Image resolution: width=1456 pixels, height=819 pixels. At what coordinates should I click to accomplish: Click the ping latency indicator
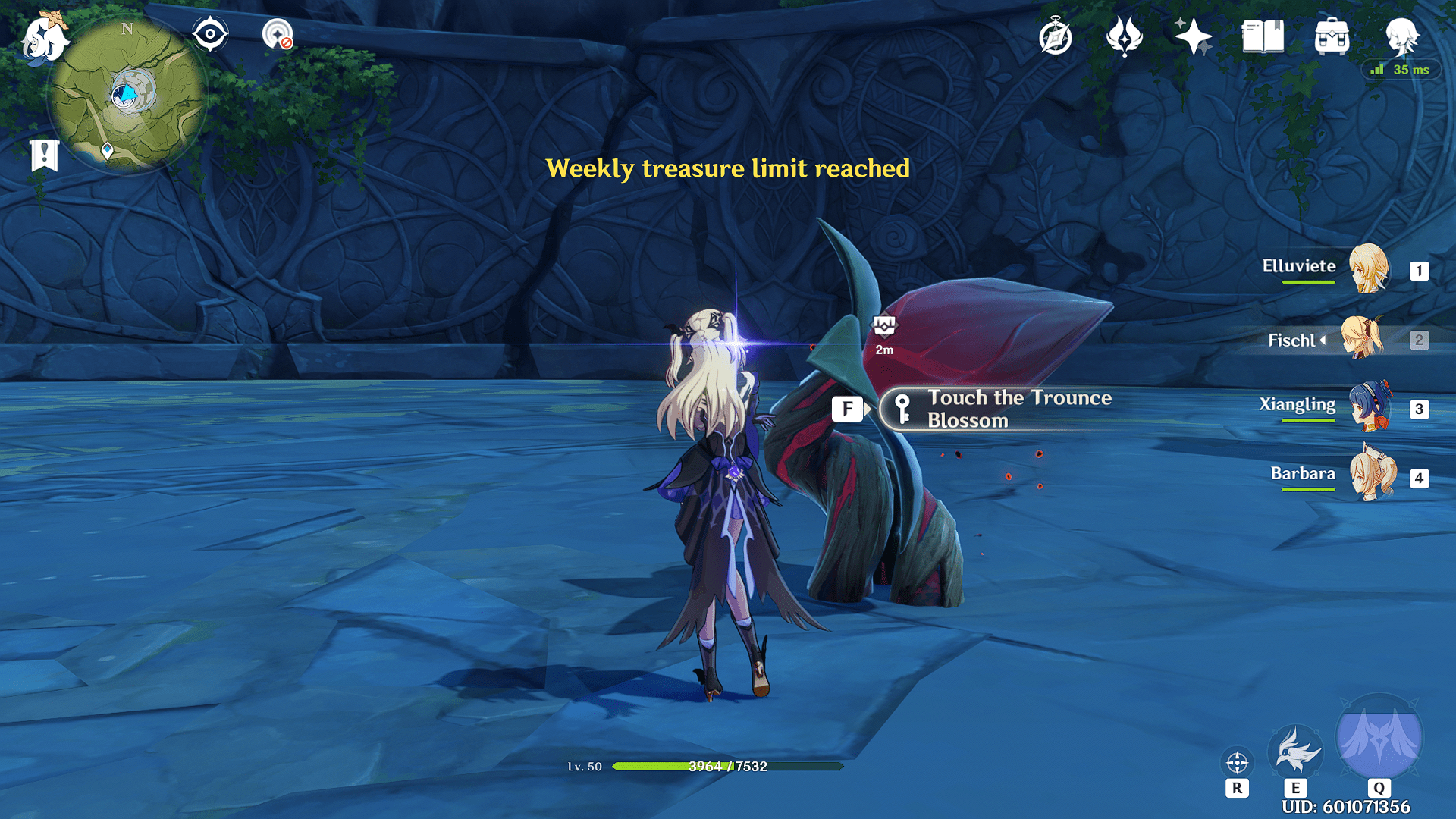click(1404, 69)
